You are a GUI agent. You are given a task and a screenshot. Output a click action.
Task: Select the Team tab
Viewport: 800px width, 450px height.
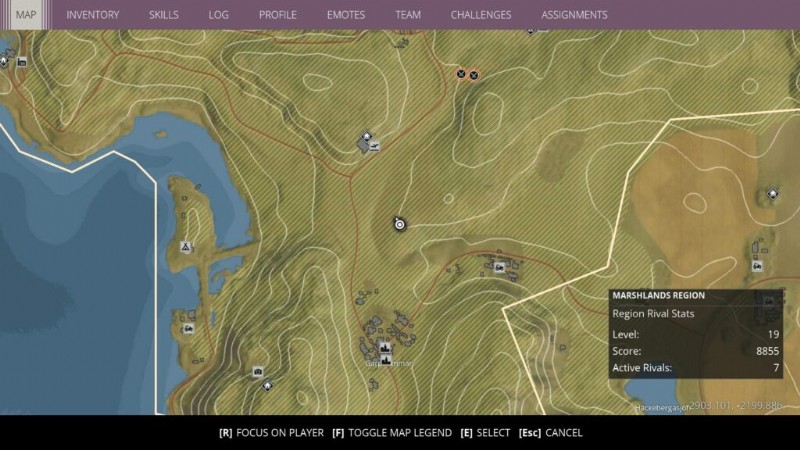click(407, 15)
